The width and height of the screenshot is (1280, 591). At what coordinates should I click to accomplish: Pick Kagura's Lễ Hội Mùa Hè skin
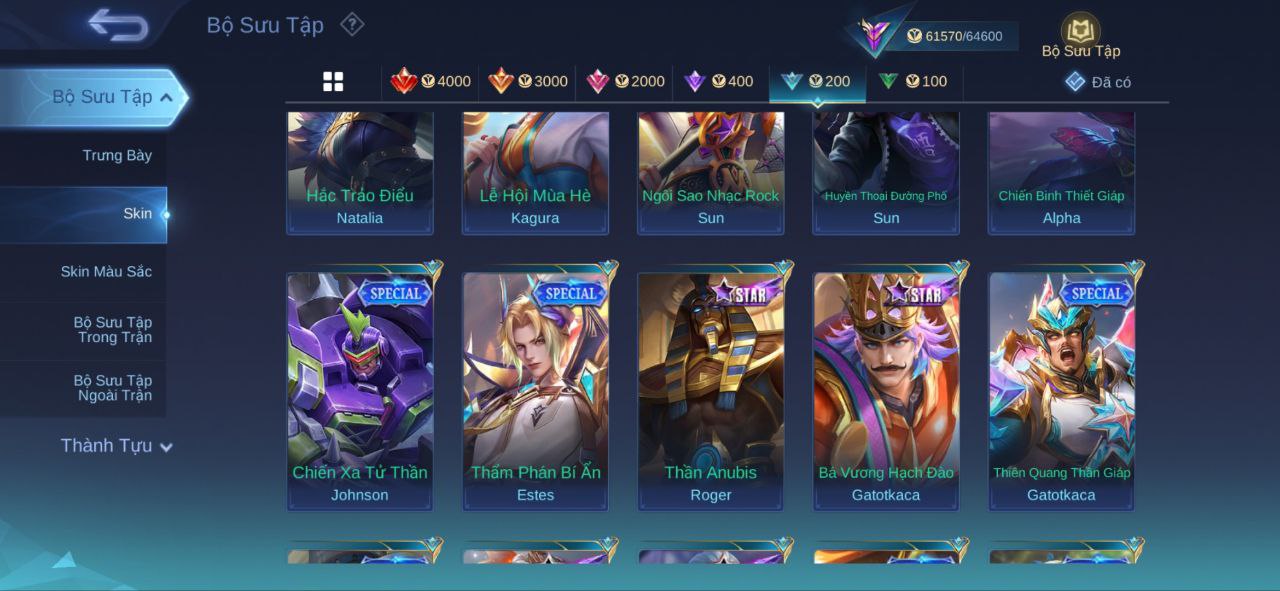tap(535, 172)
